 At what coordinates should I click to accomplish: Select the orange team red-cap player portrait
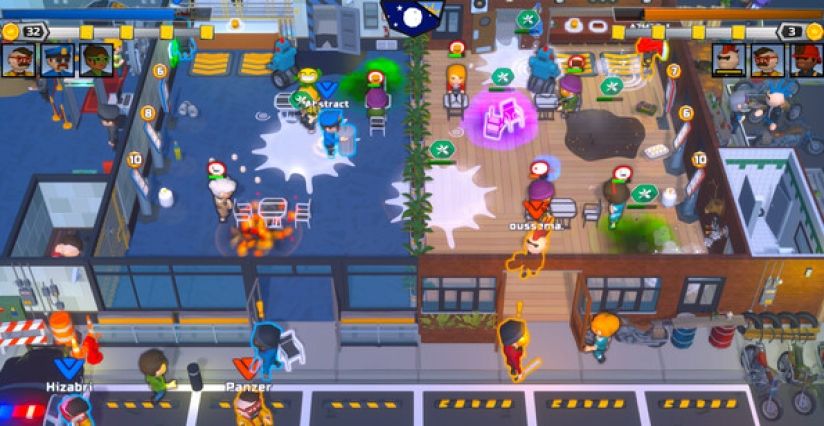click(806, 60)
